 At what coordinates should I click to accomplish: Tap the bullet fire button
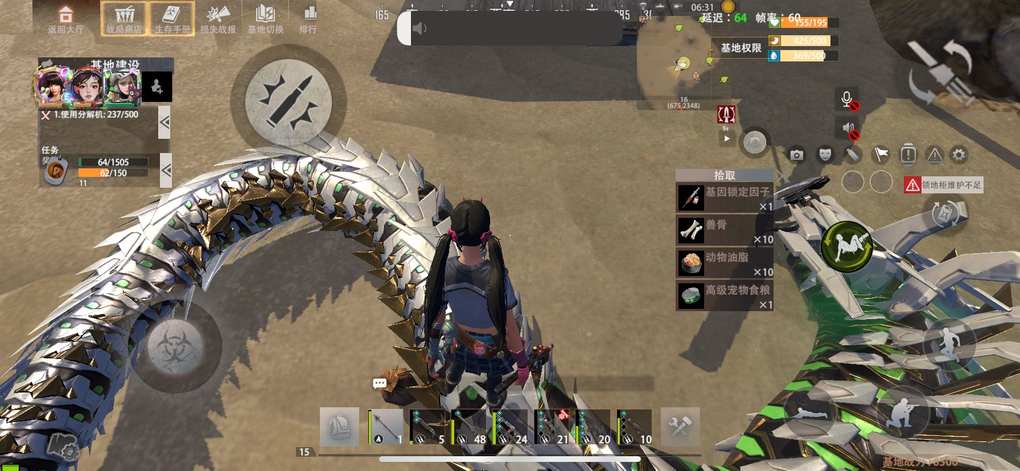[288, 97]
